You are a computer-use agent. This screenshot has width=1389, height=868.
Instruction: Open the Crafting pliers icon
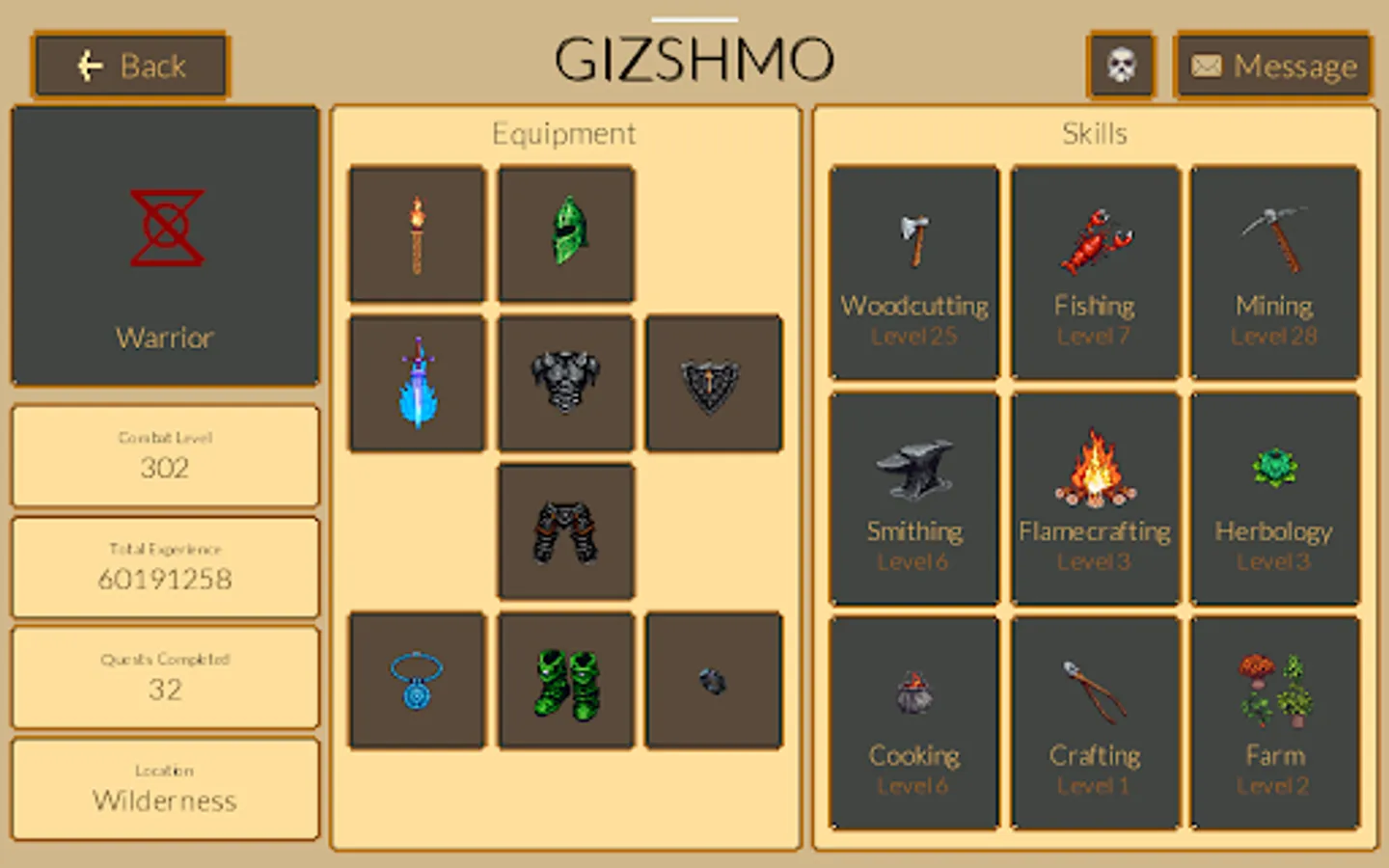(1094, 691)
